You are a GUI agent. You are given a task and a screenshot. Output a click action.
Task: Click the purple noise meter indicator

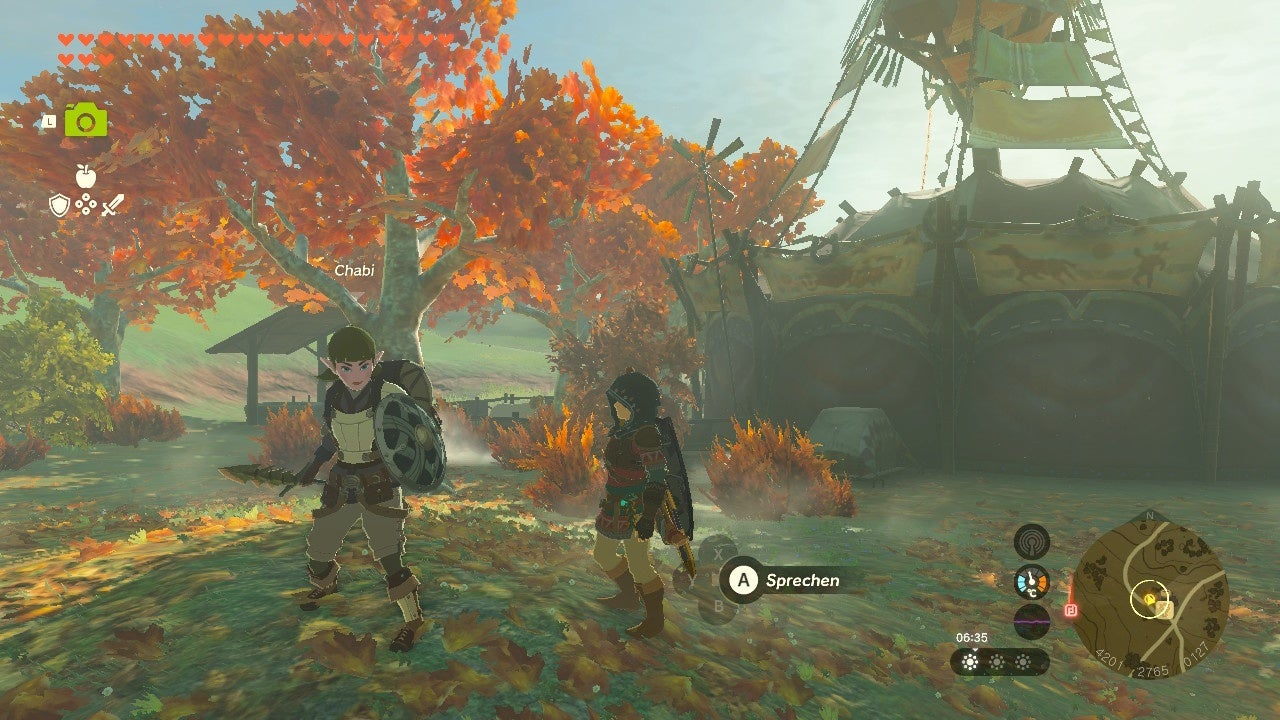tap(1031, 620)
